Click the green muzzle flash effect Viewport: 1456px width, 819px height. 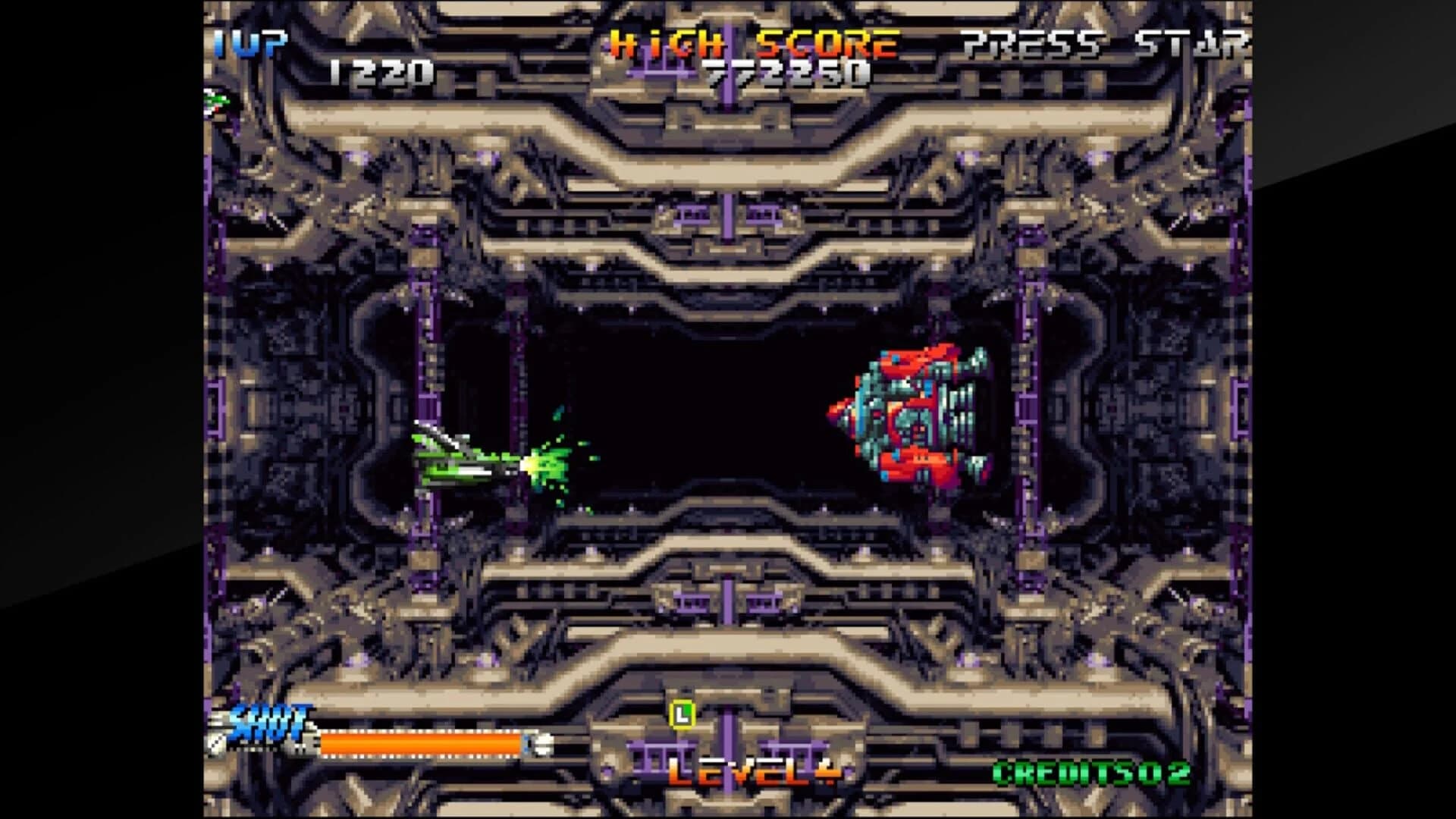pos(542,459)
